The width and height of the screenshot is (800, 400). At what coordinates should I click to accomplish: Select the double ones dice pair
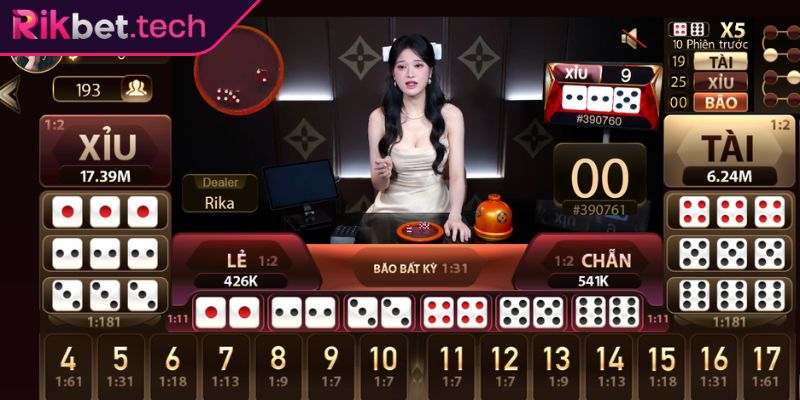227,312
